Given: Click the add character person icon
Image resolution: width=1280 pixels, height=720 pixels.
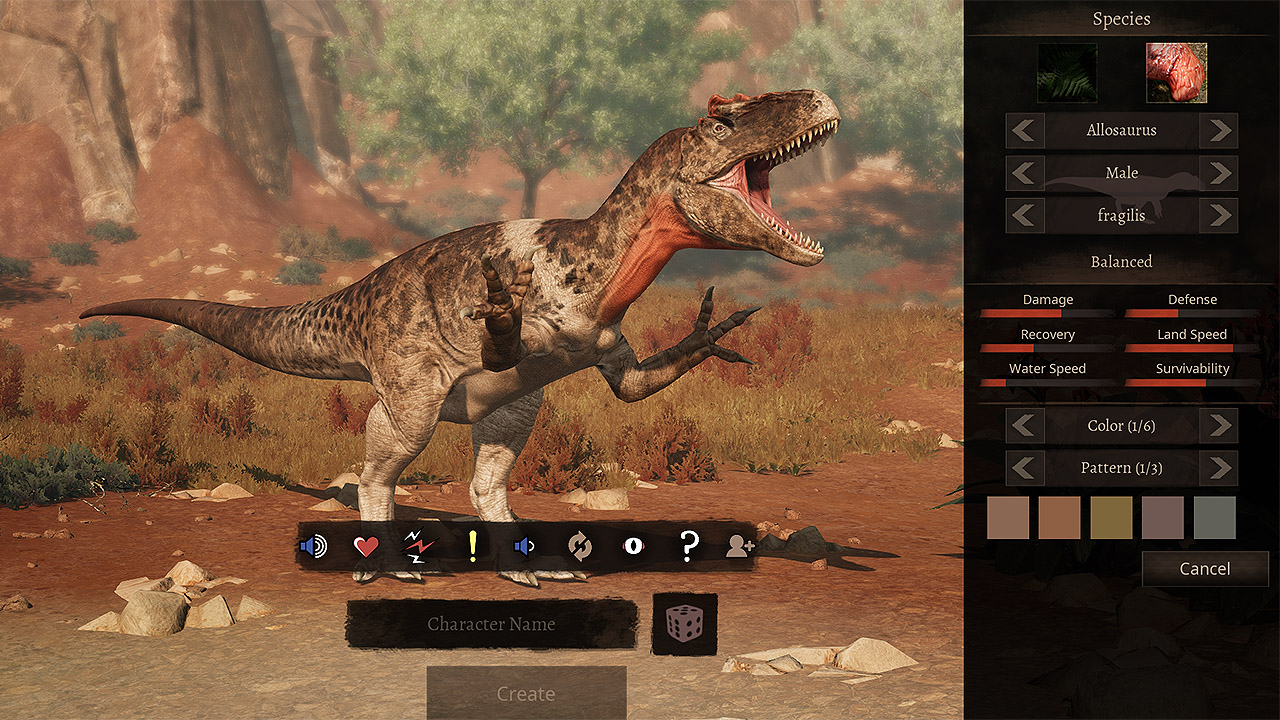Looking at the screenshot, I should 739,546.
